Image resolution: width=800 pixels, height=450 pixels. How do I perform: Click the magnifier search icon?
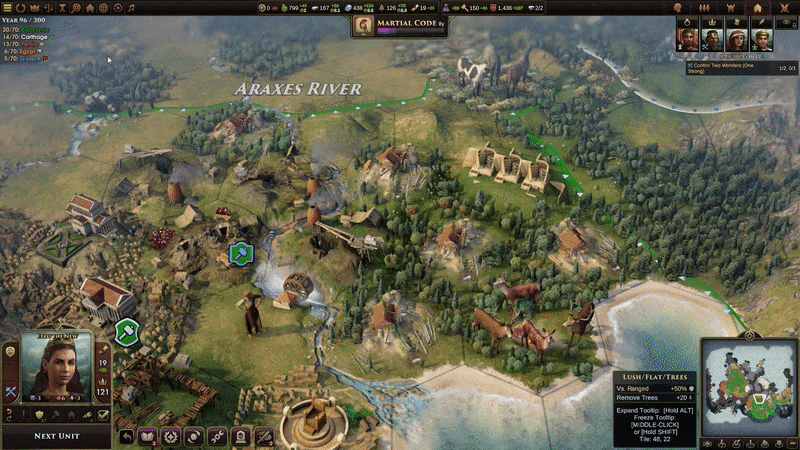click(76, 8)
